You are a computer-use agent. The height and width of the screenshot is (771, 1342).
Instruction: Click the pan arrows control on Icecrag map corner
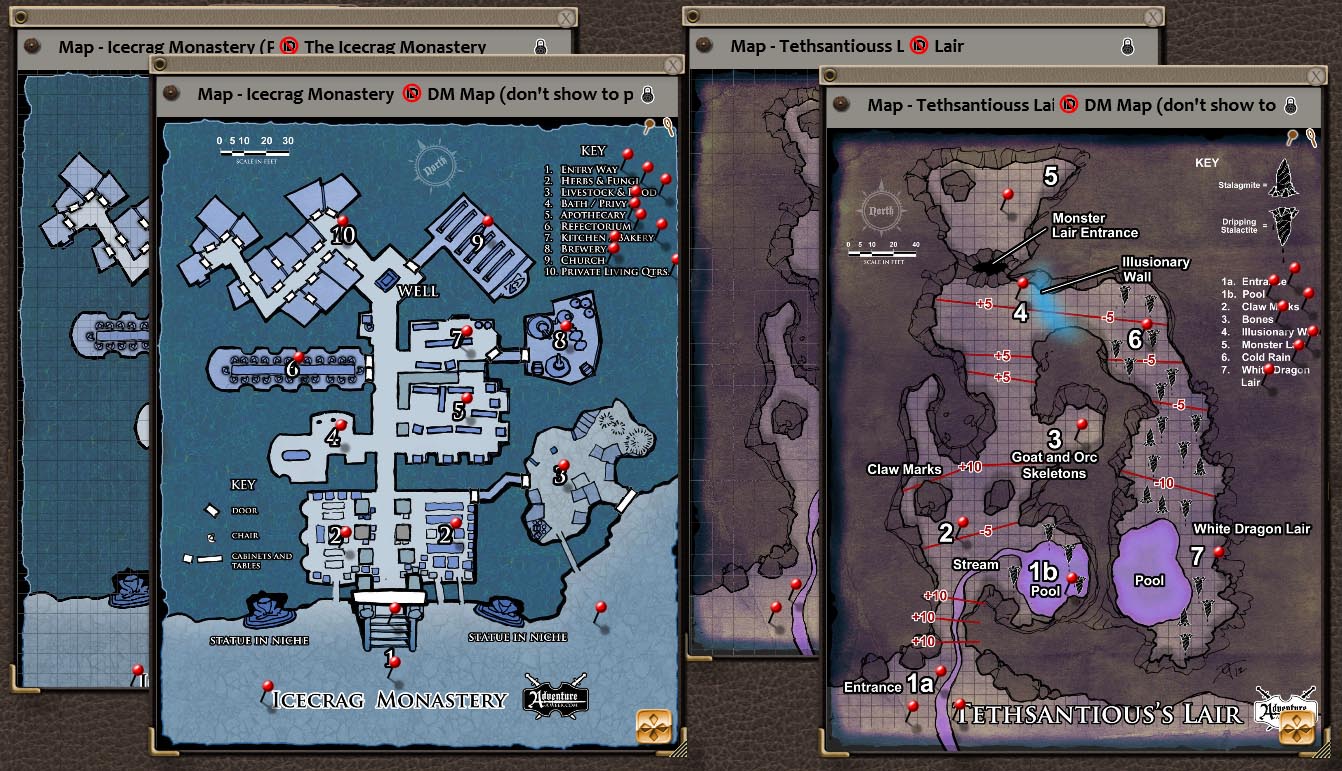(x=654, y=727)
